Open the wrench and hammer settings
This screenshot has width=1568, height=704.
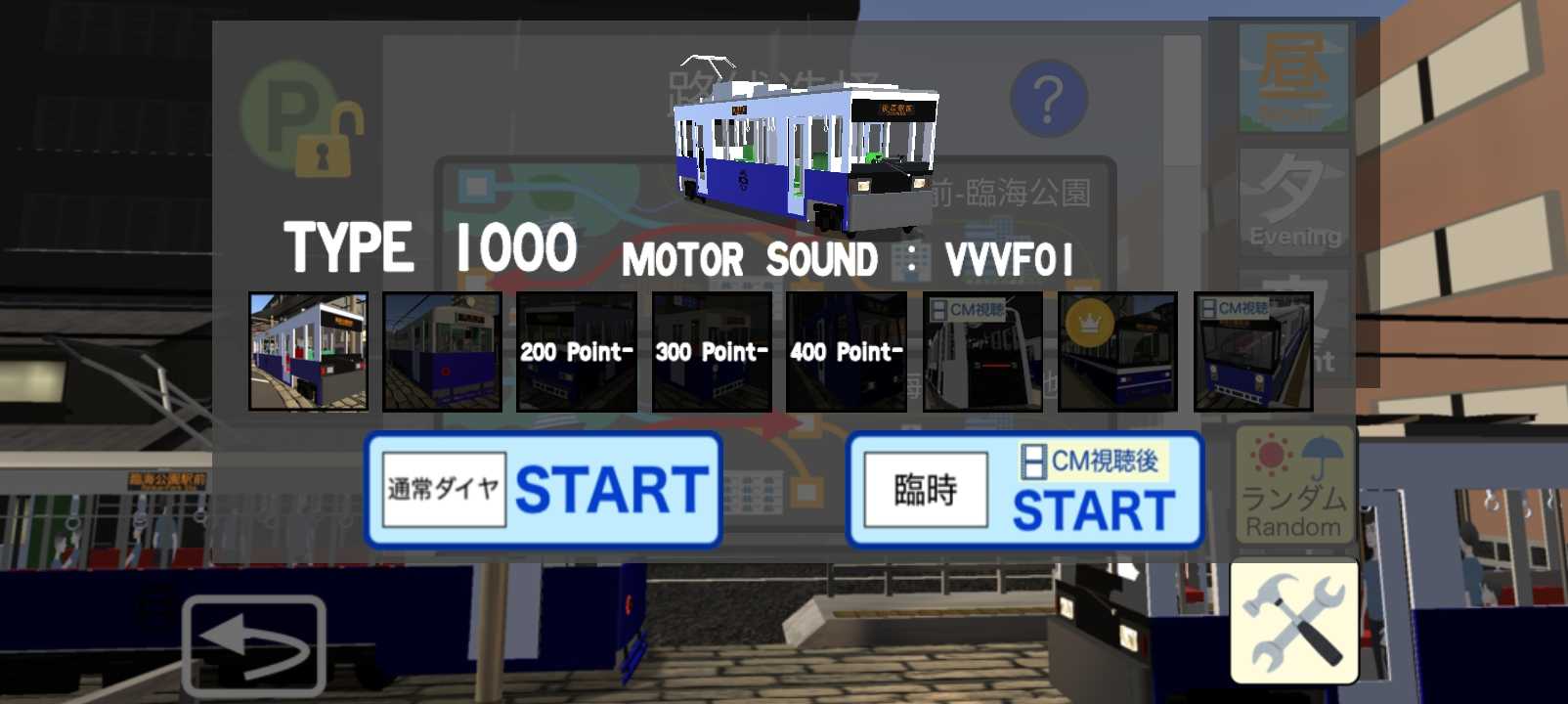click(1294, 622)
